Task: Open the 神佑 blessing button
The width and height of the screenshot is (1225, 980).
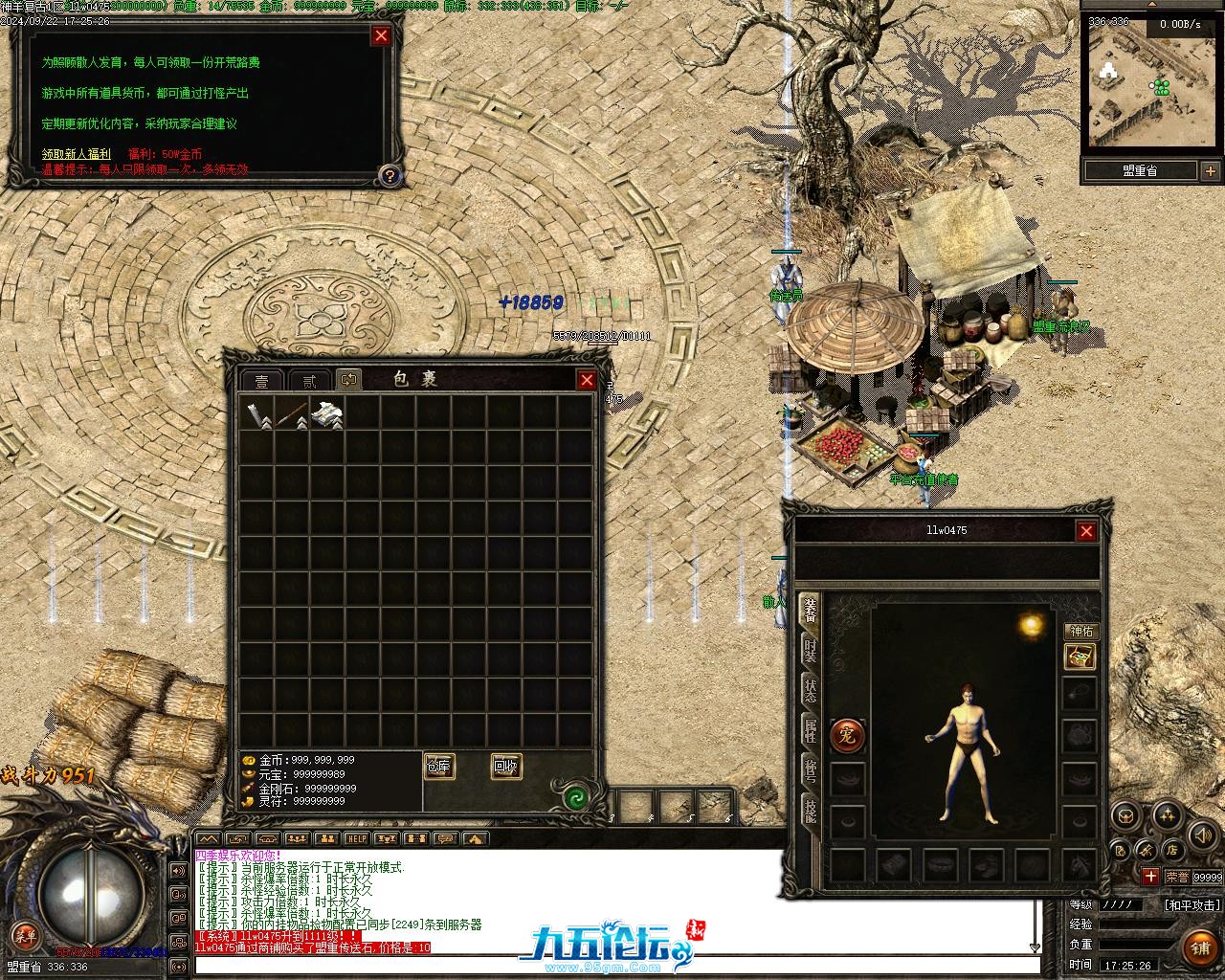Action: (1080, 632)
